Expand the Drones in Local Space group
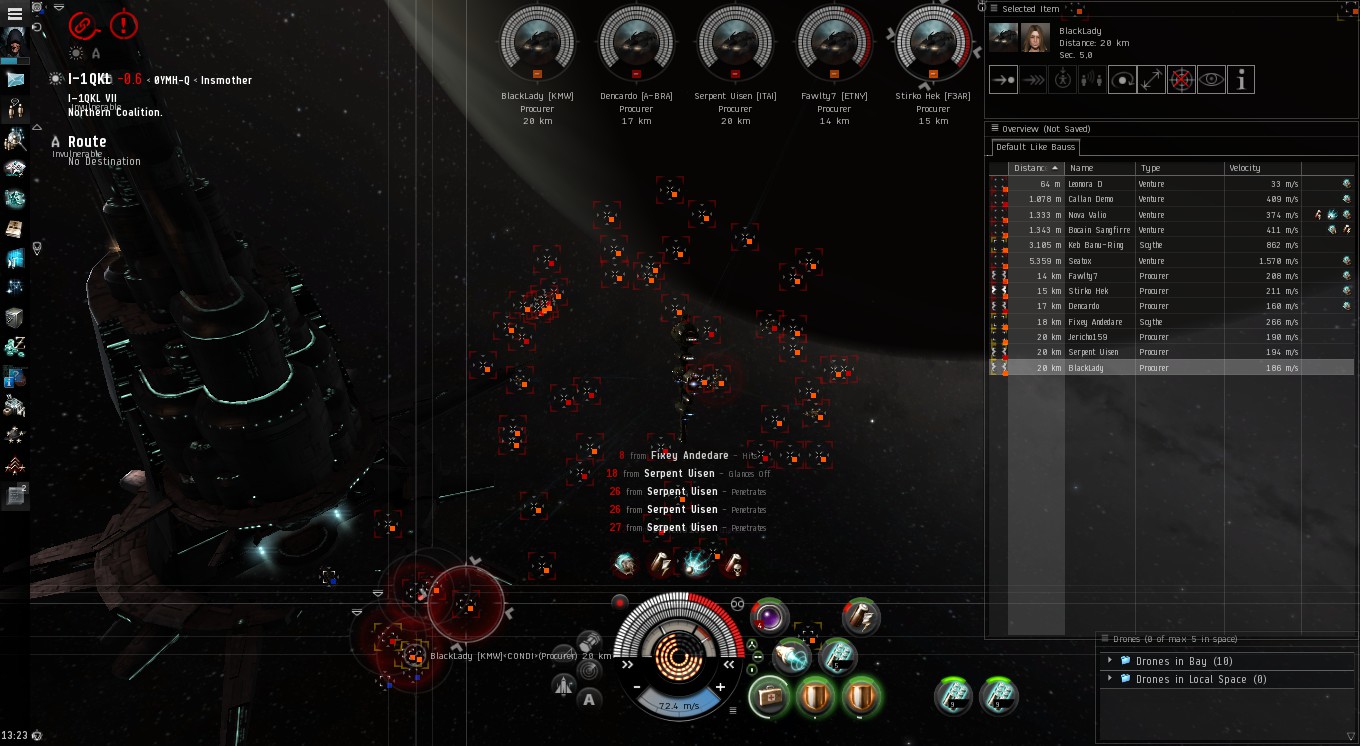1360x746 pixels. (1110, 679)
